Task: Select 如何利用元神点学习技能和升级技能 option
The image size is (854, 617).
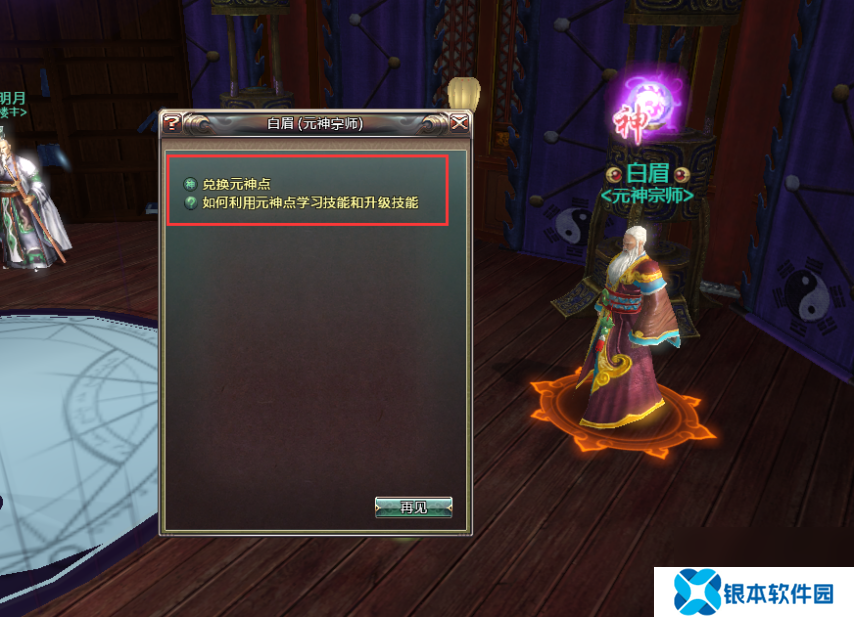Action: click(x=309, y=202)
